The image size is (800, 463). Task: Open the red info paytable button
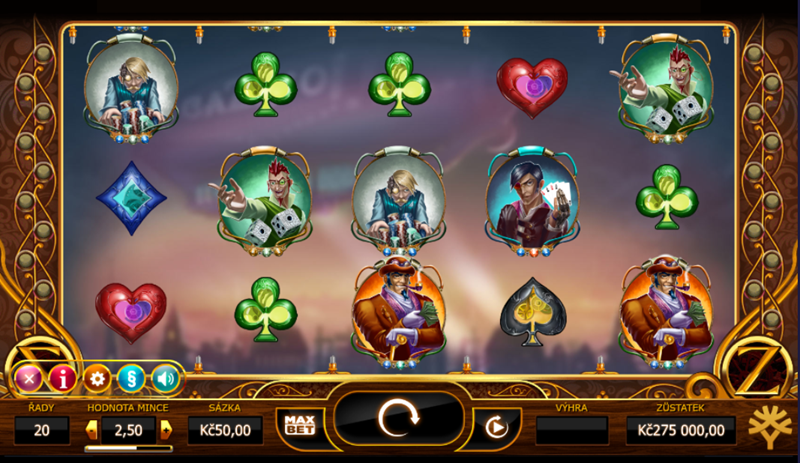click(63, 378)
